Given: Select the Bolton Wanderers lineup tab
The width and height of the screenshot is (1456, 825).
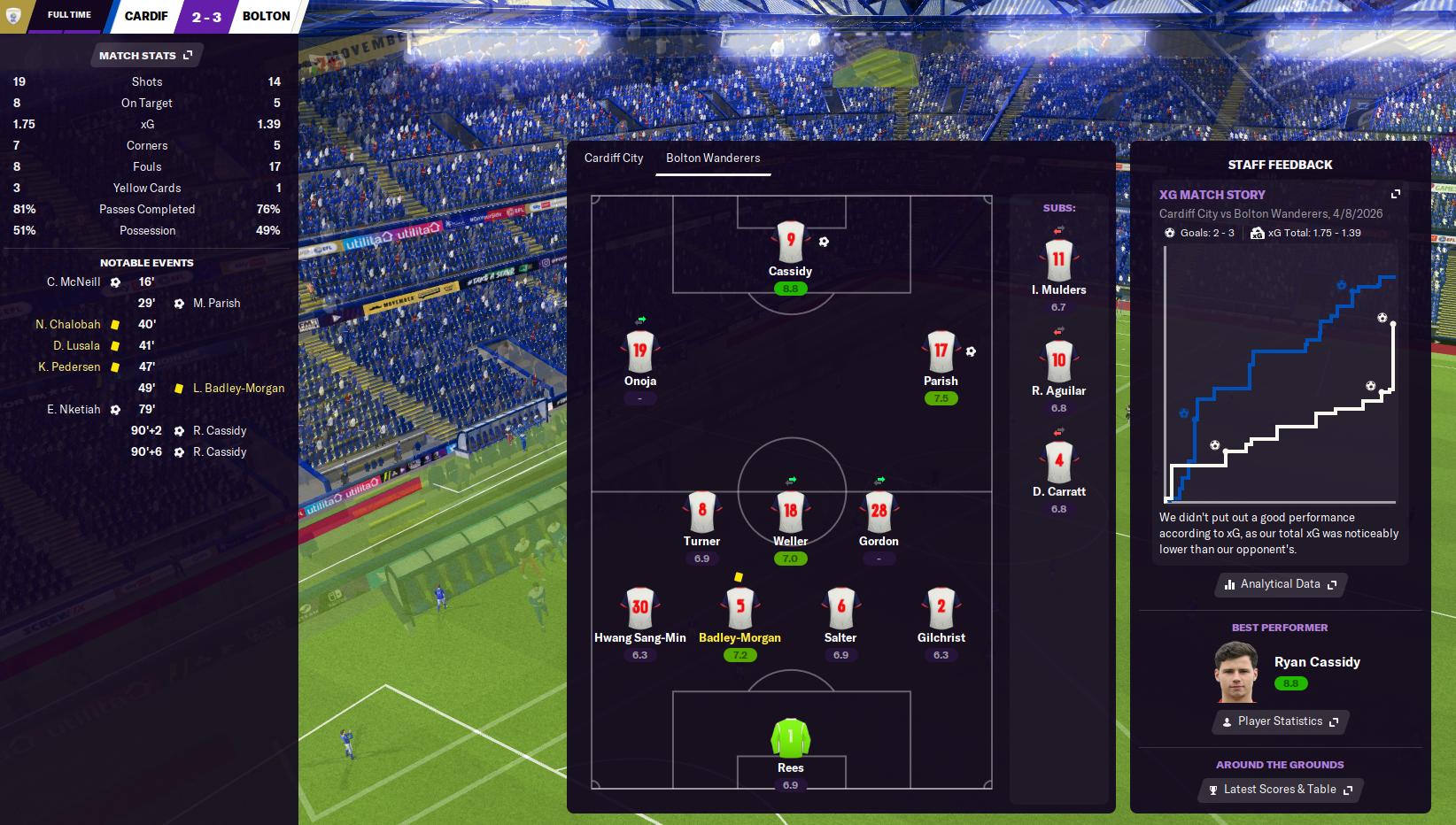Looking at the screenshot, I should tap(713, 158).
